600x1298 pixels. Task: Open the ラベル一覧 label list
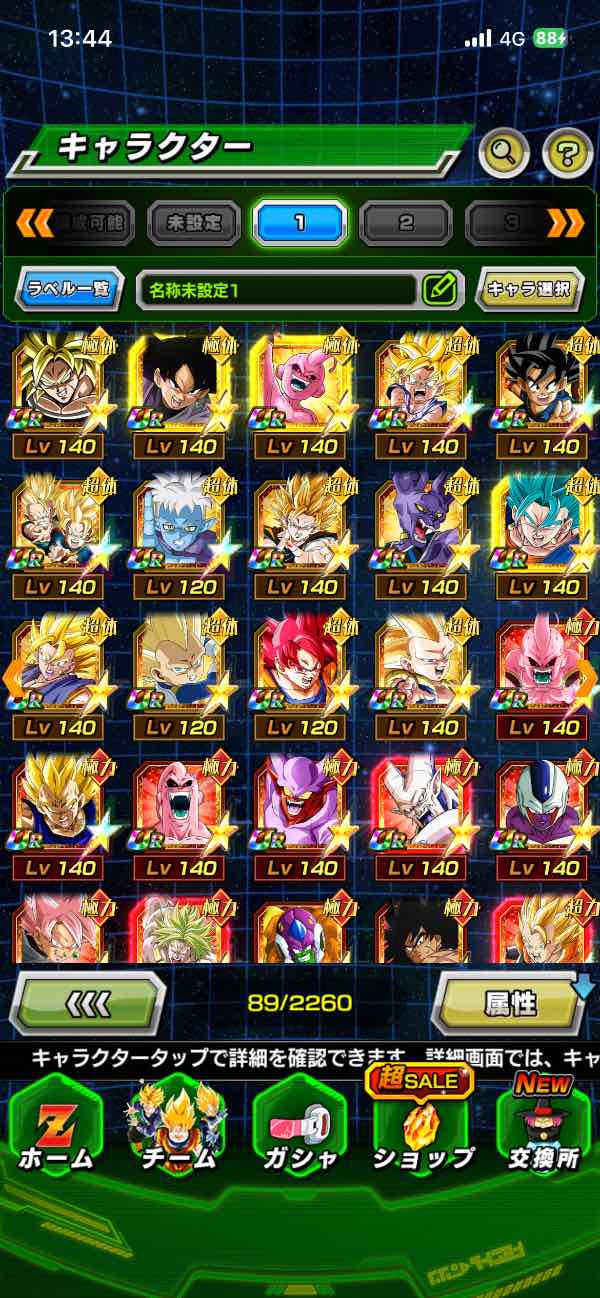(70, 290)
